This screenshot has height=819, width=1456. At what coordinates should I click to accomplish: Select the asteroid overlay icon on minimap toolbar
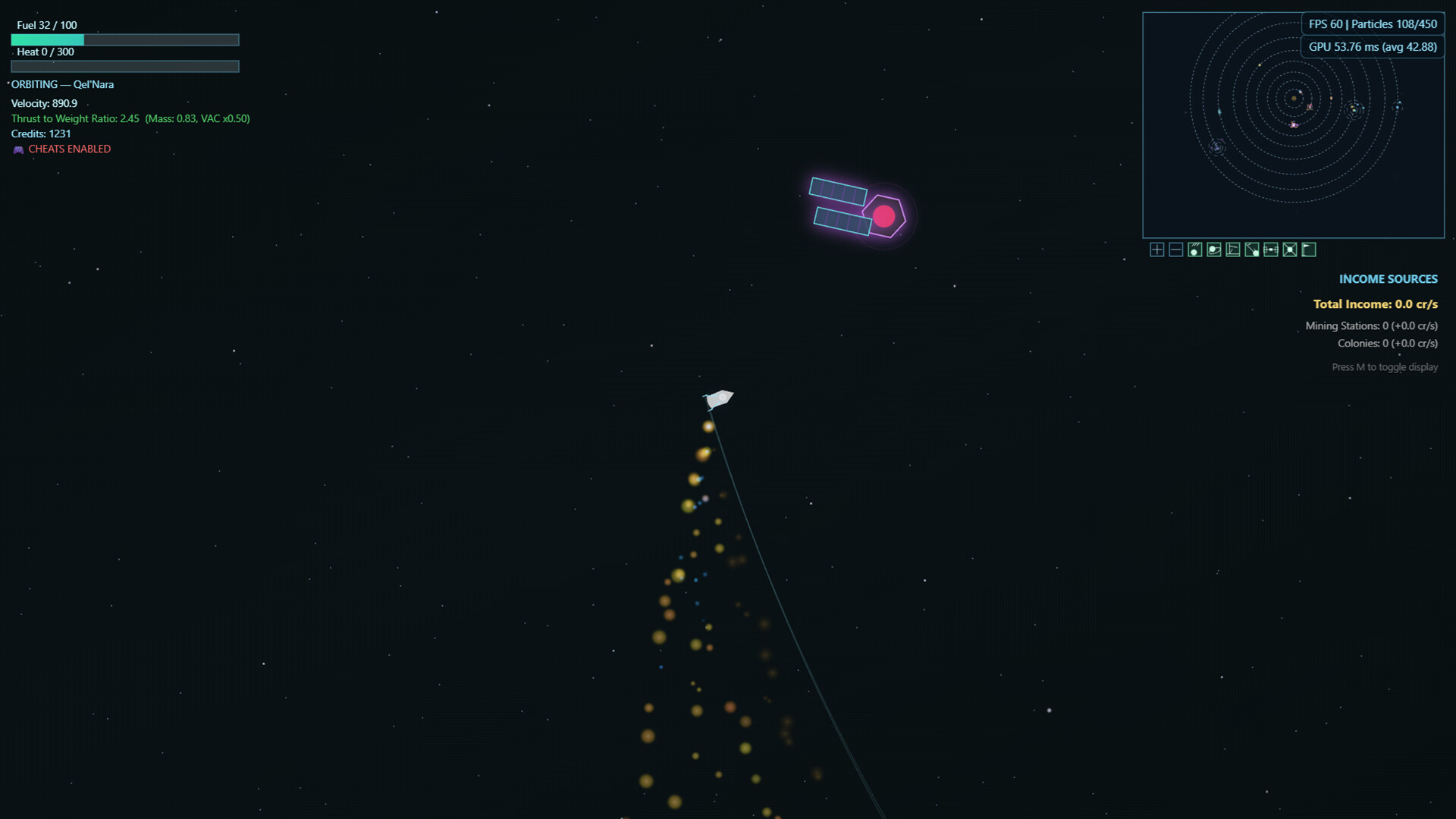(x=1195, y=249)
